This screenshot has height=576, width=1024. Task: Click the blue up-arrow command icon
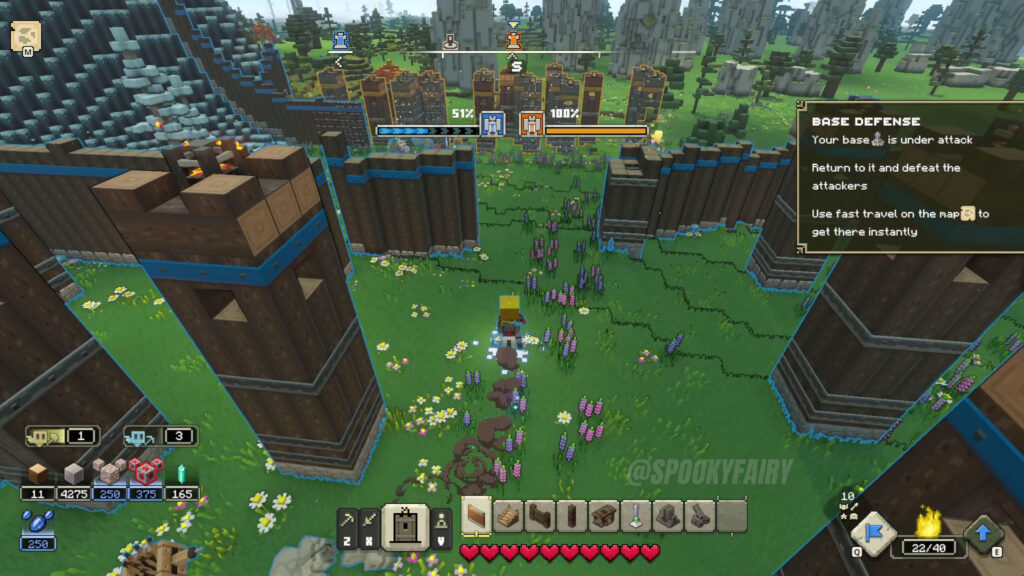983,533
